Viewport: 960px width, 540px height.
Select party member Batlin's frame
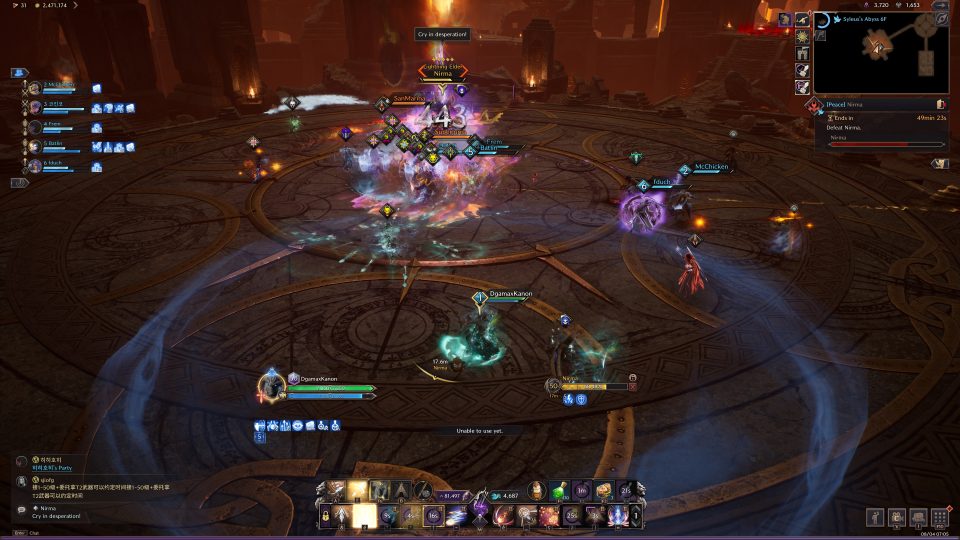(x=55, y=146)
